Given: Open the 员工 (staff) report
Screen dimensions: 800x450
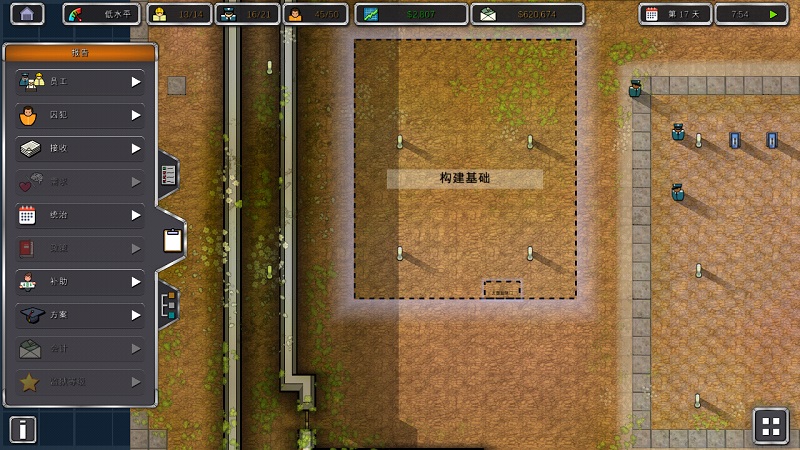Looking at the screenshot, I should [80, 82].
